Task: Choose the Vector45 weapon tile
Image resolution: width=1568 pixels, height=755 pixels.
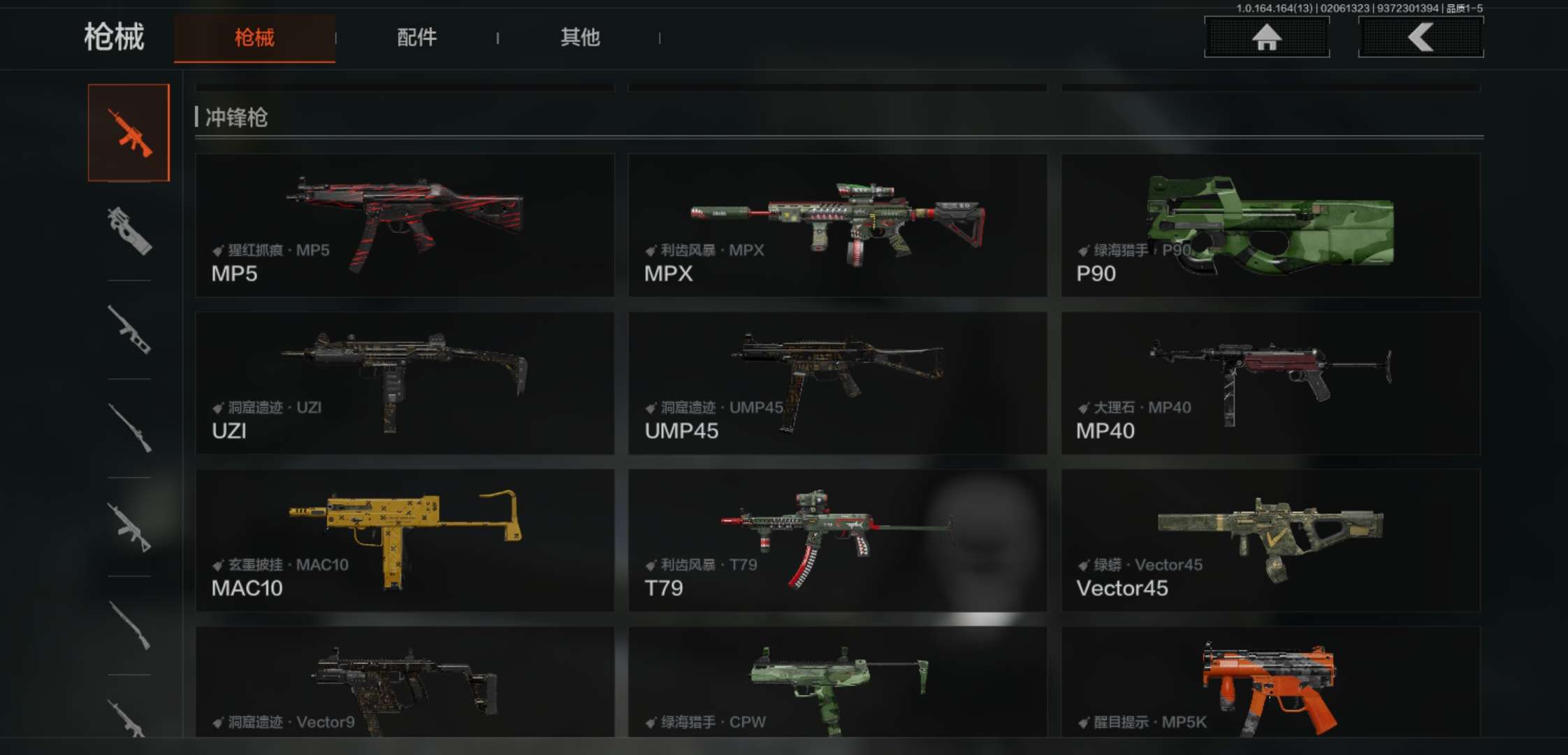Action: pyautogui.click(x=1270, y=540)
